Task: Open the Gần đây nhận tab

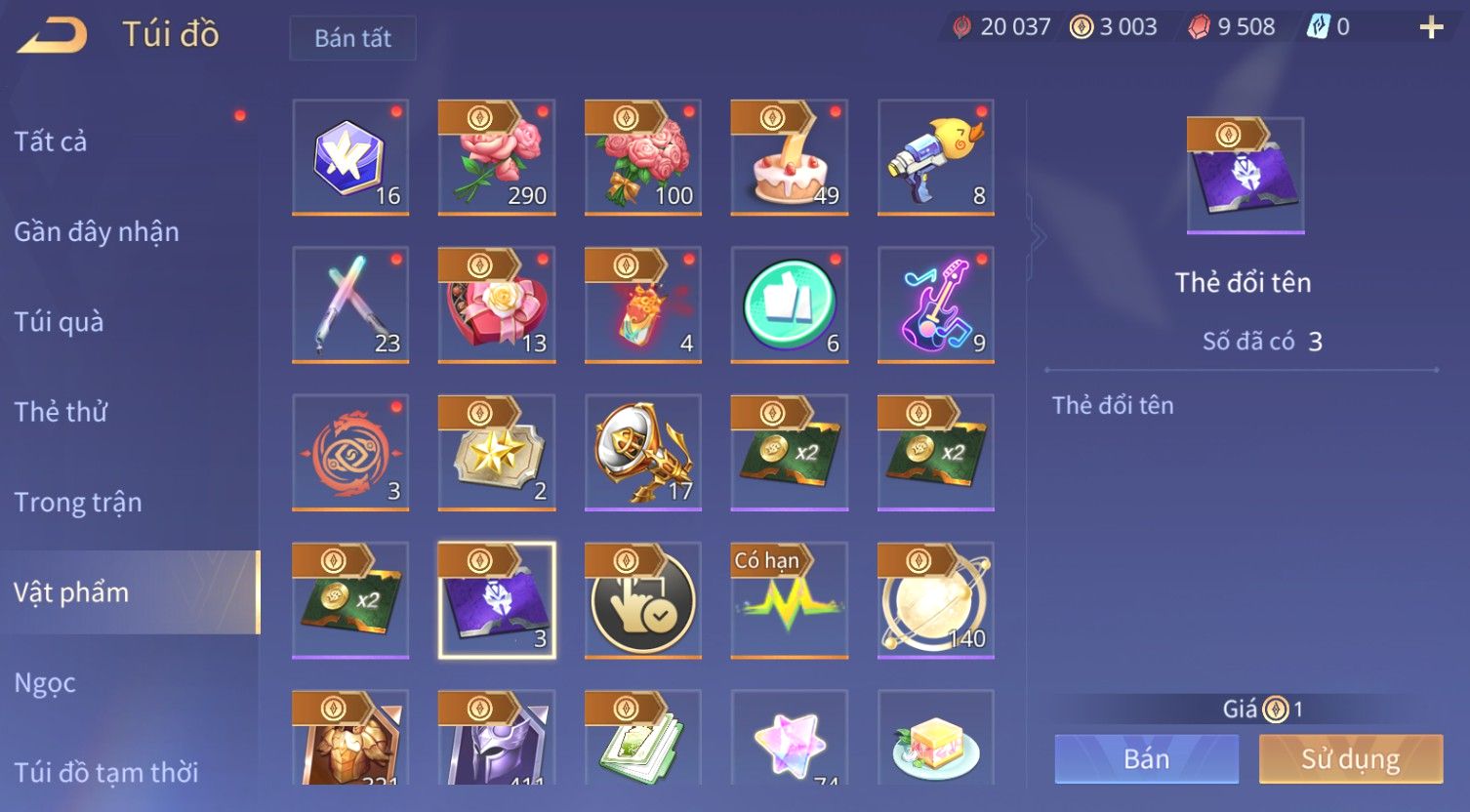Action: (97, 232)
